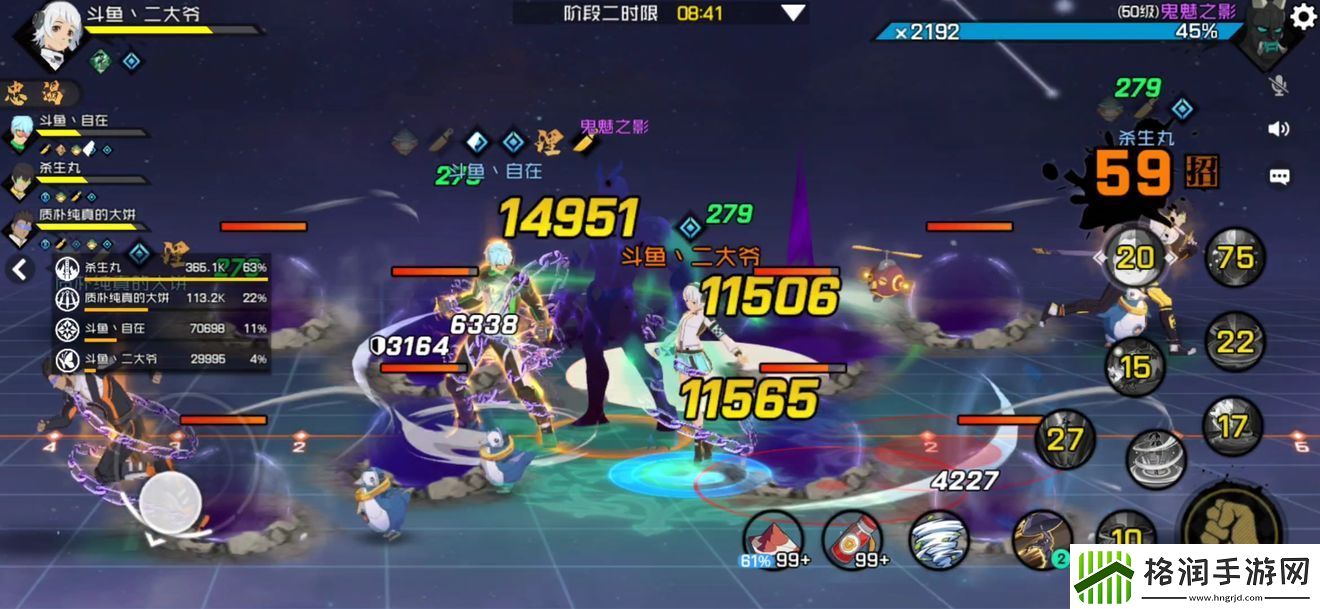Screen dimensions: 1320x609
Task: Activate the tornado skill icon
Action: (939, 541)
